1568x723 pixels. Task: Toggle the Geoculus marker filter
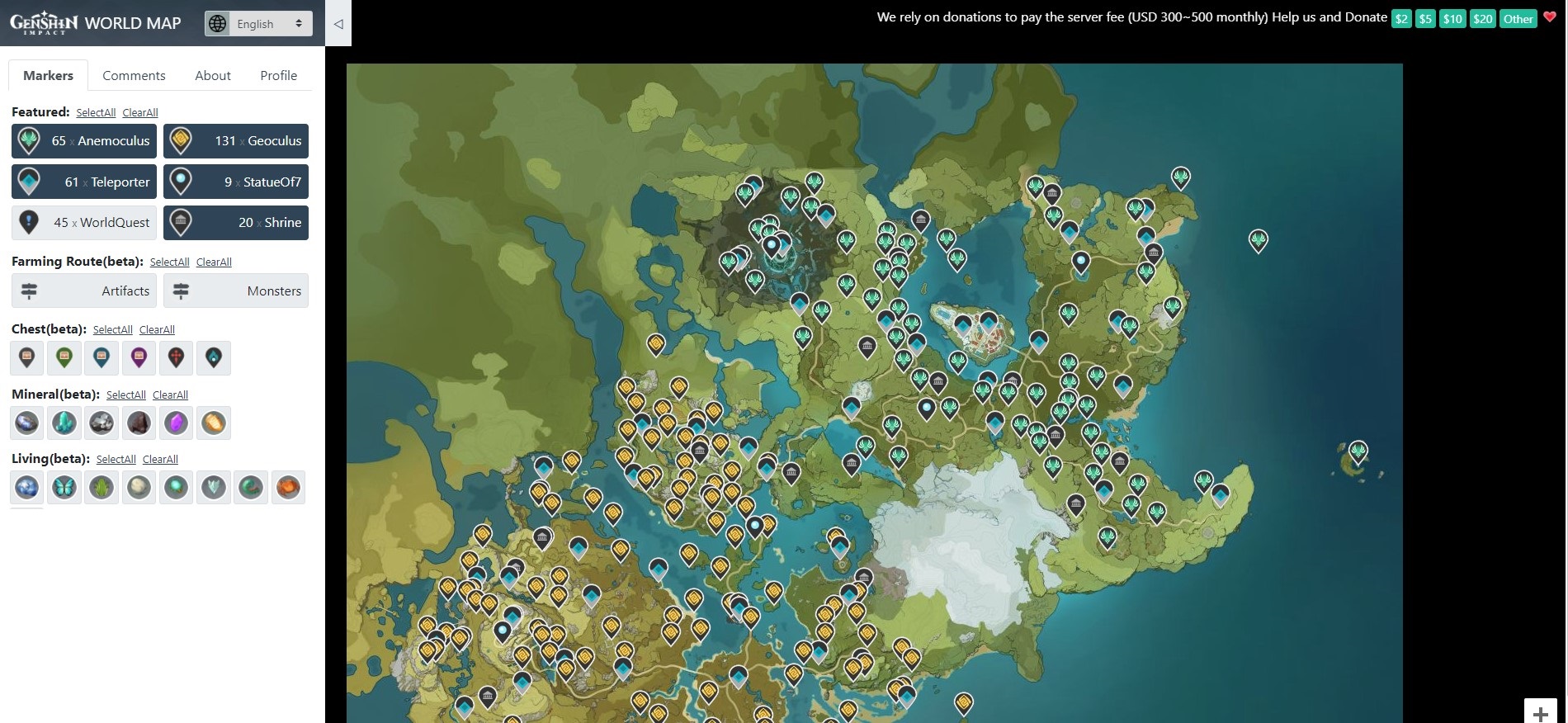point(235,141)
